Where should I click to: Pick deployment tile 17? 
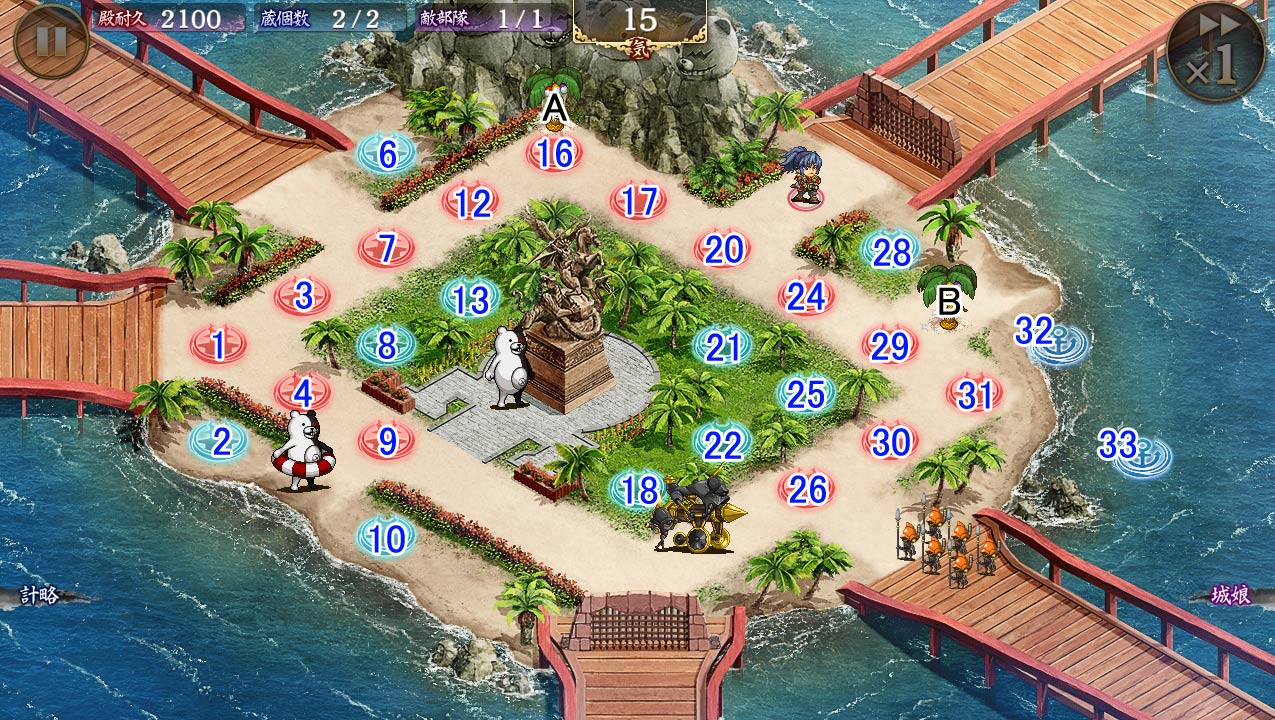tap(639, 202)
